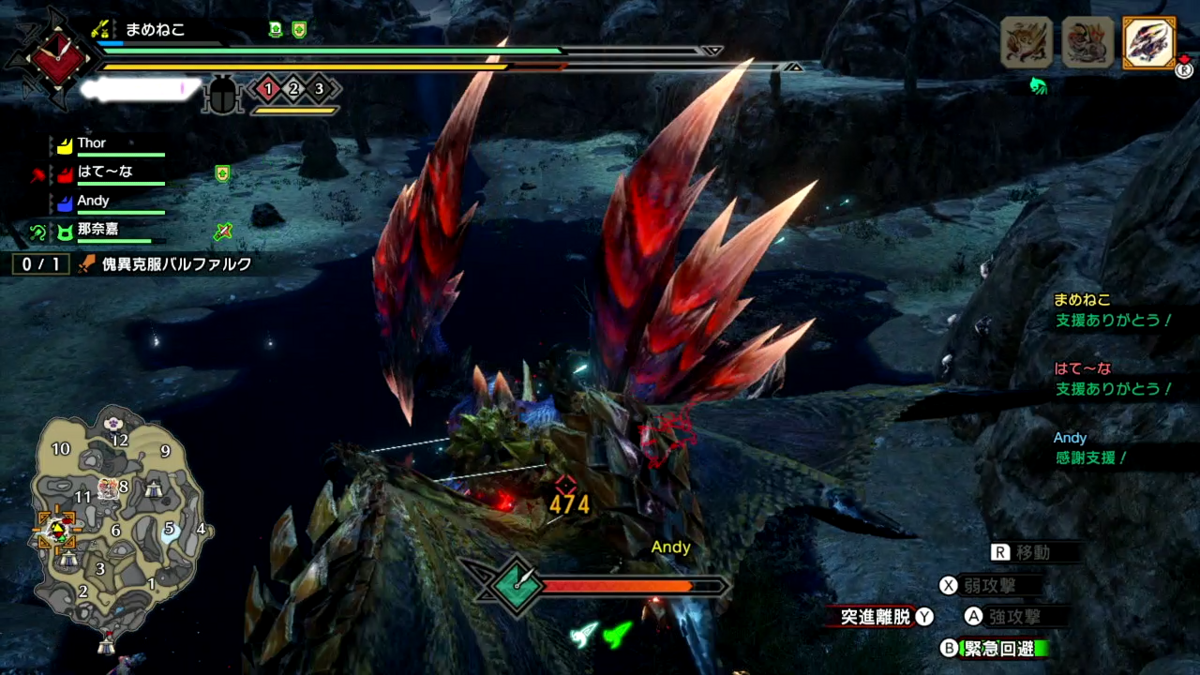This screenshot has height=675, width=1200.
Task: Select the main camp tent below the map
Action: [x=105, y=643]
